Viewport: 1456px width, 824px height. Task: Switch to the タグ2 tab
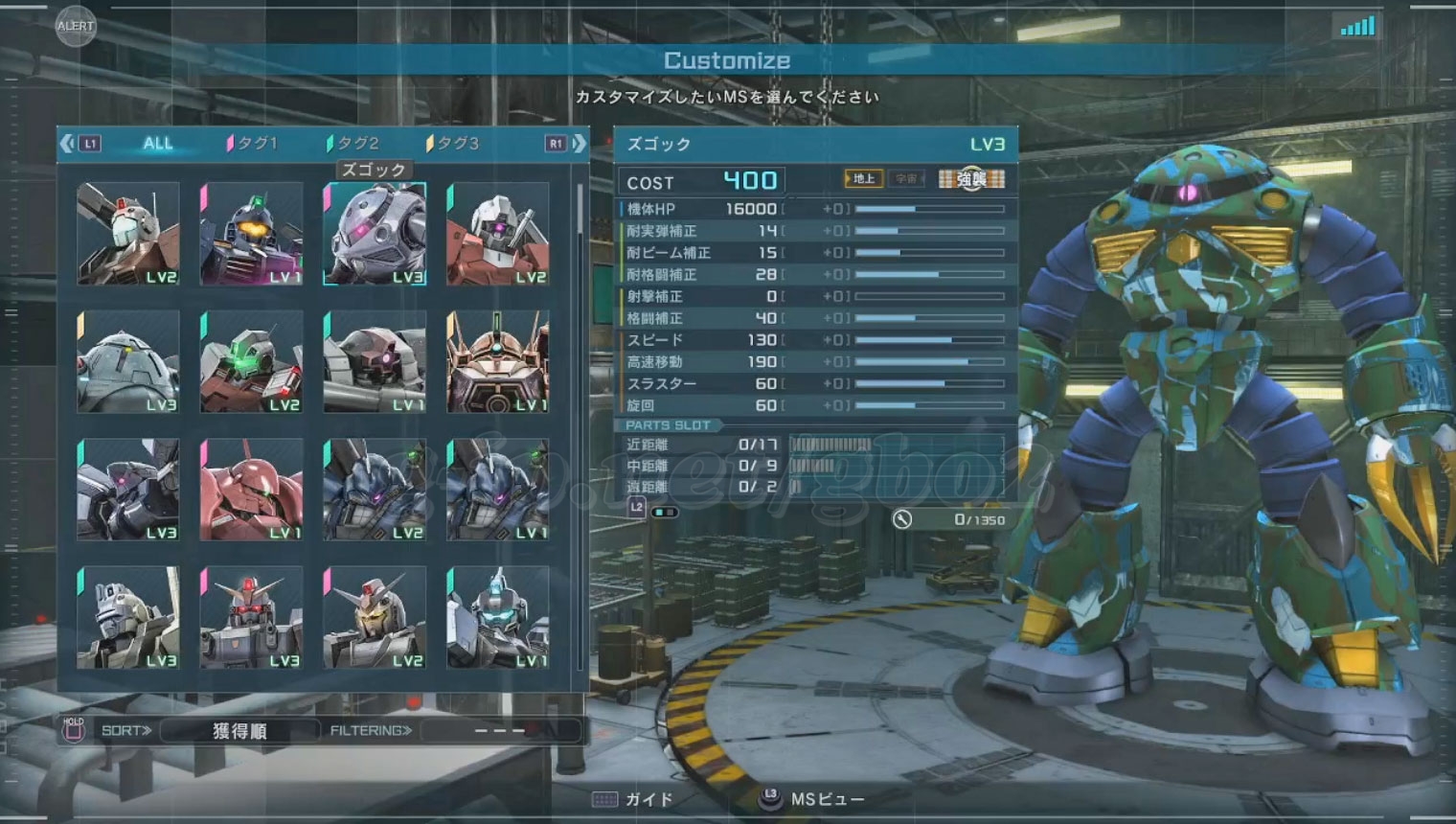[x=354, y=144]
